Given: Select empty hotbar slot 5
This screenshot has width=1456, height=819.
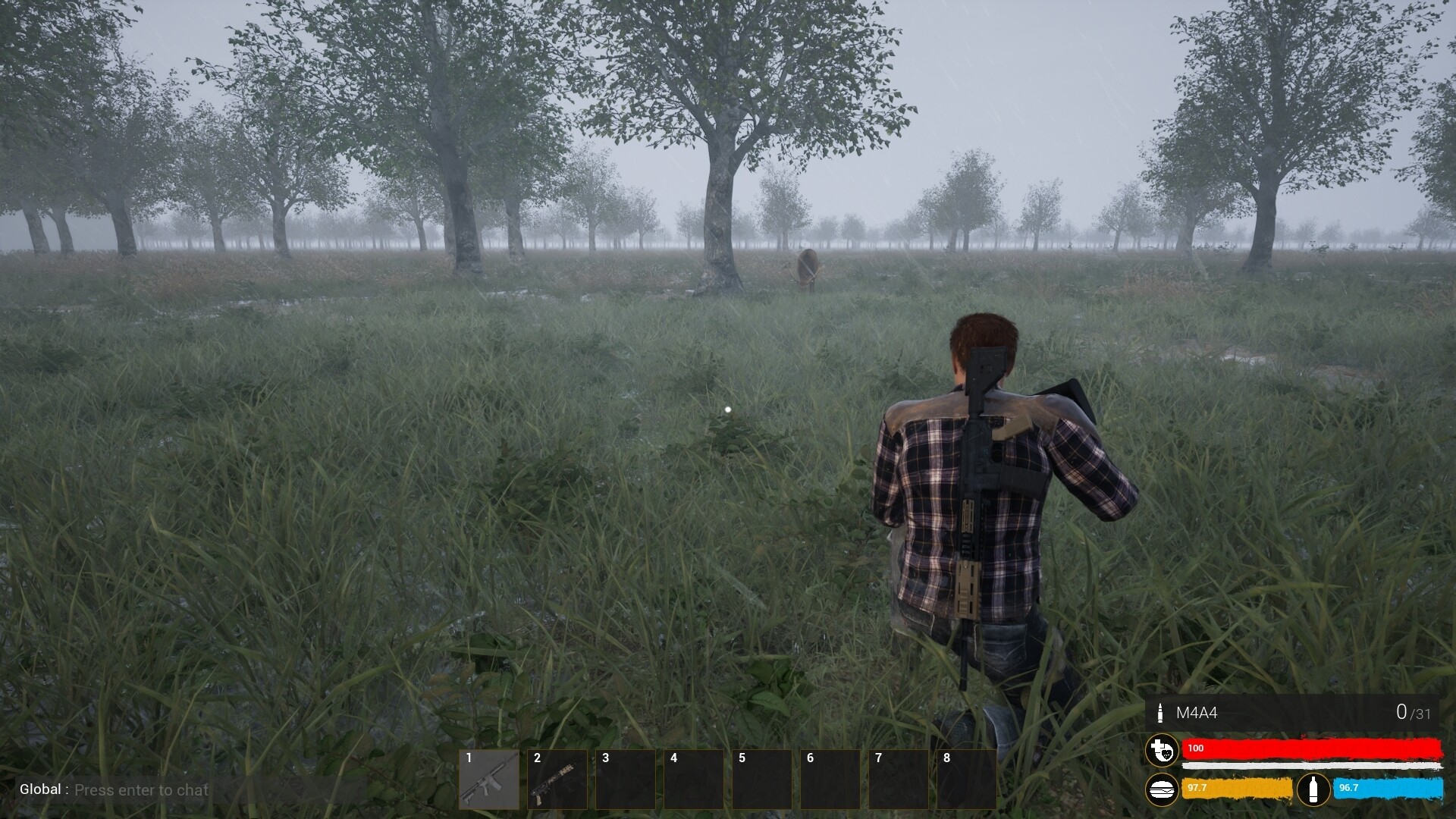Looking at the screenshot, I should pos(762,780).
